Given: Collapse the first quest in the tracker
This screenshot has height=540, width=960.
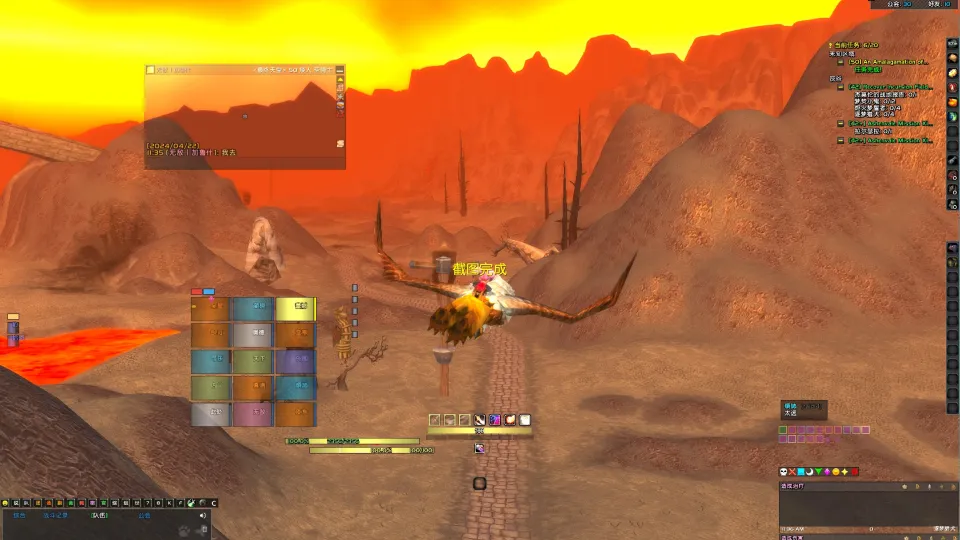Looking at the screenshot, I should point(841,62).
